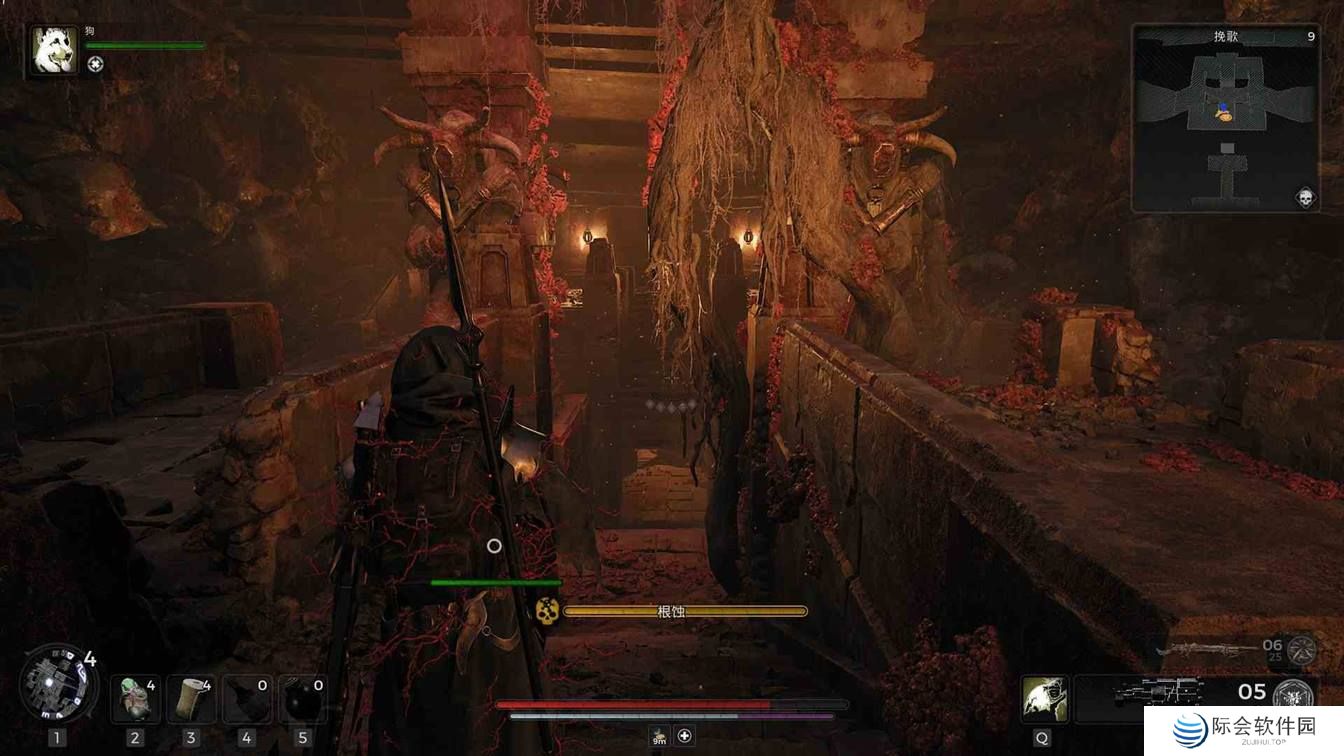The height and width of the screenshot is (756, 1344).
Task: Select the dog companion portrait
Action: point(54,50)
